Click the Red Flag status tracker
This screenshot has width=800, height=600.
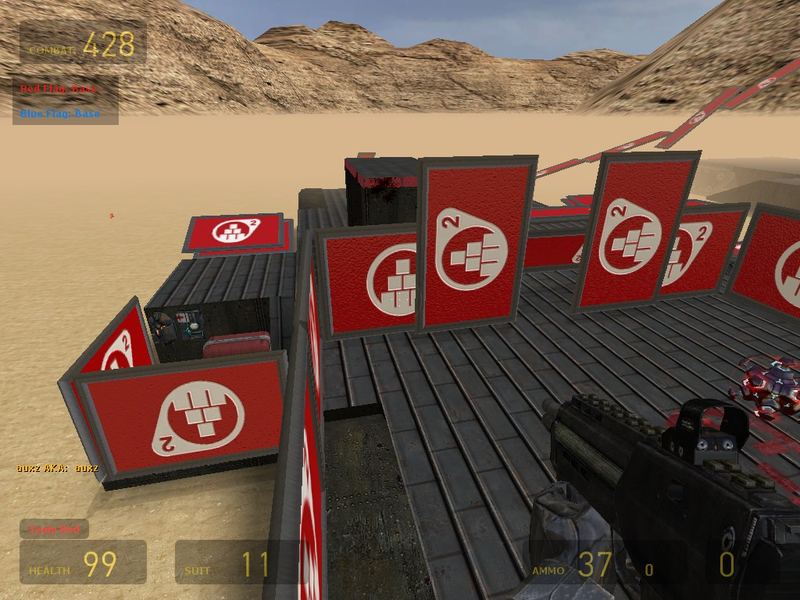tap(60, 89)
